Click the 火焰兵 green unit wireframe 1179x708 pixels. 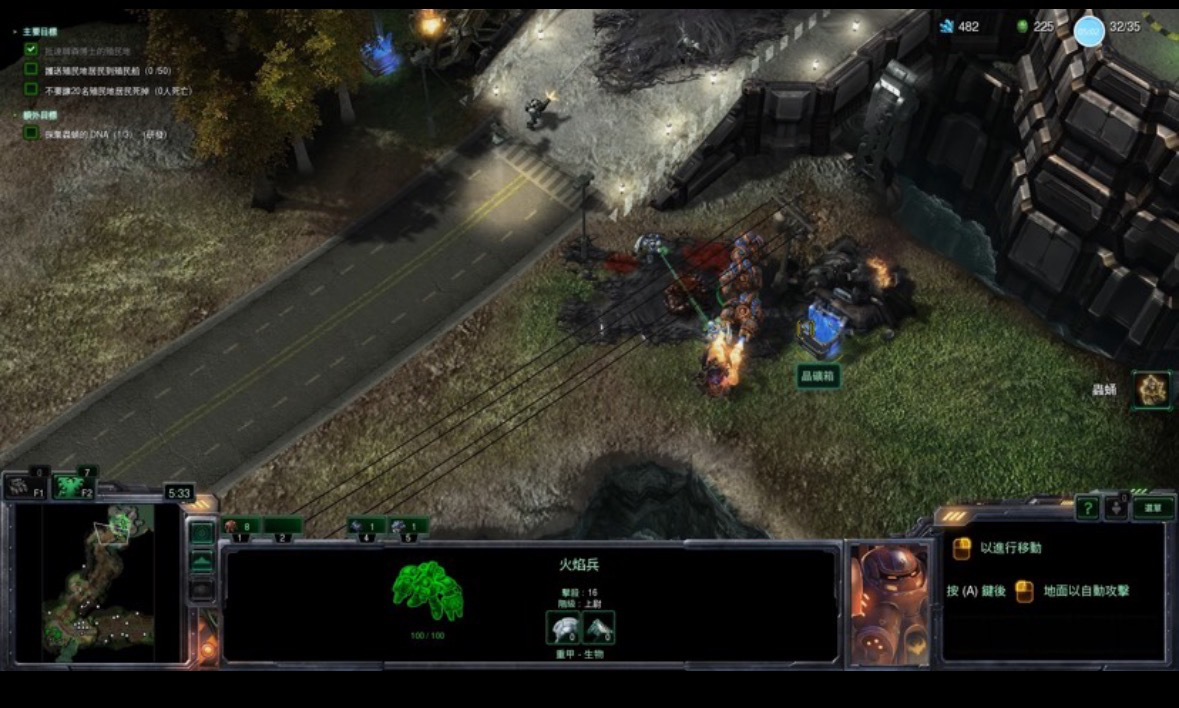coord(428,591)
